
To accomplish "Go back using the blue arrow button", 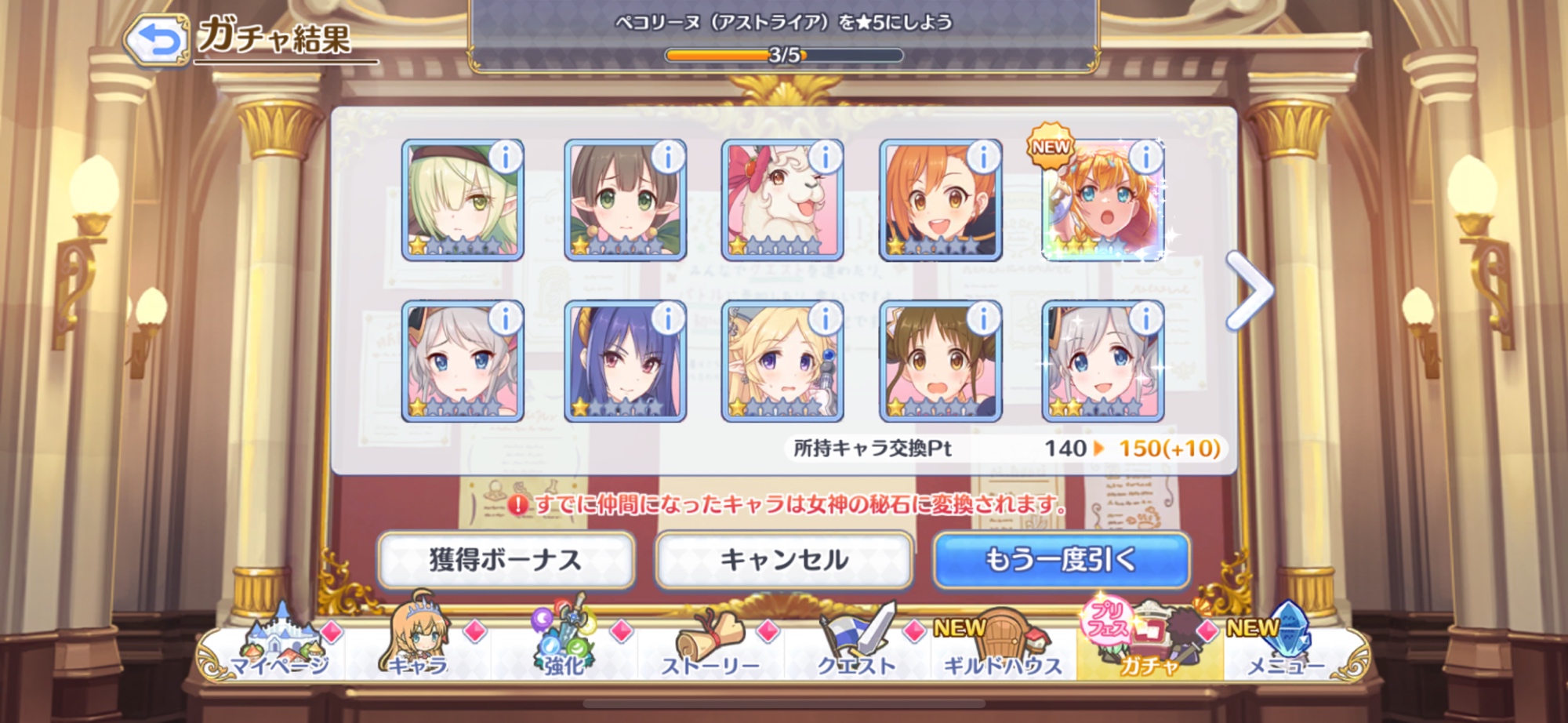I will (157, 39).
